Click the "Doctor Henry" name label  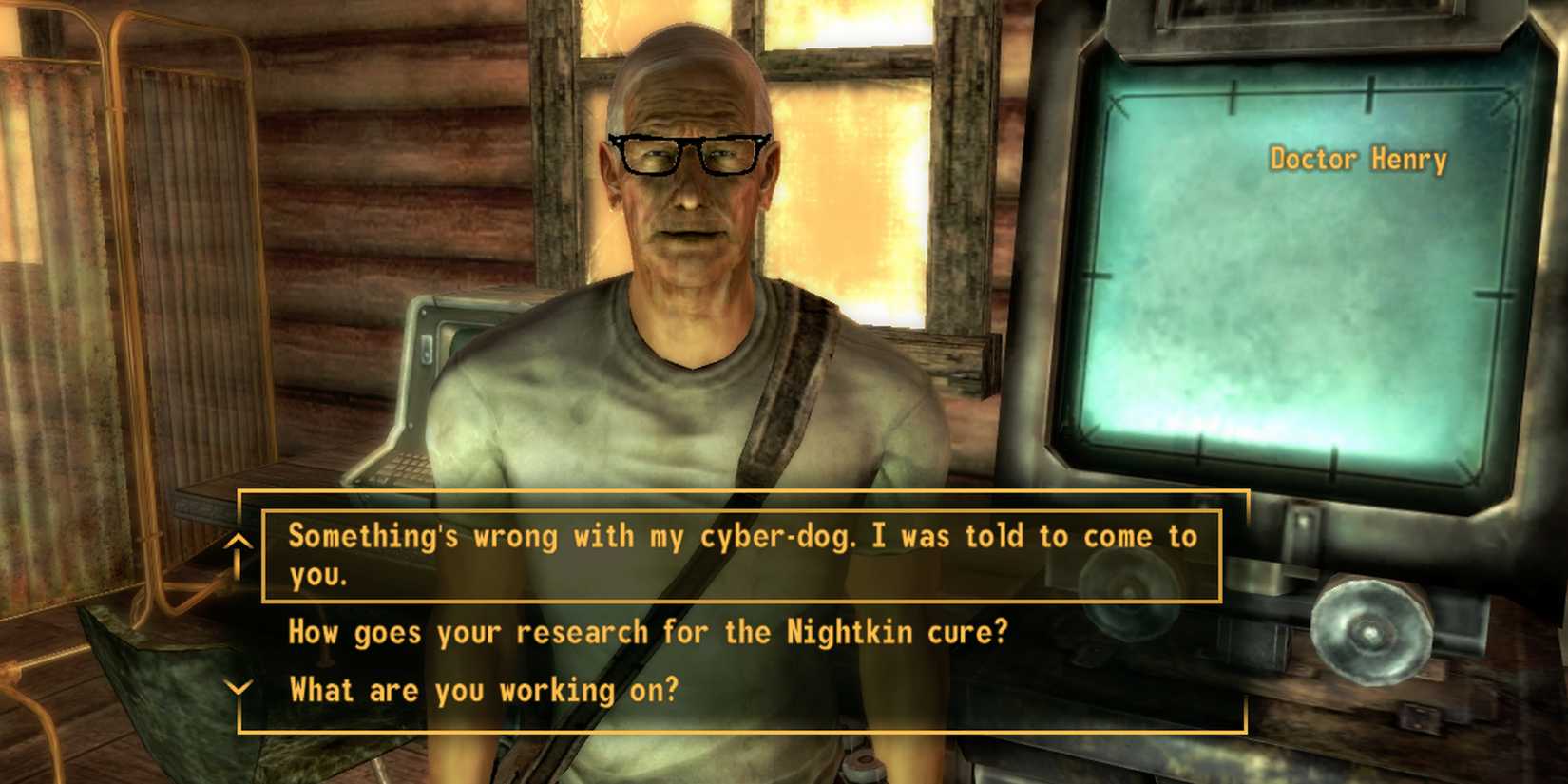[x=1357, y=159]
